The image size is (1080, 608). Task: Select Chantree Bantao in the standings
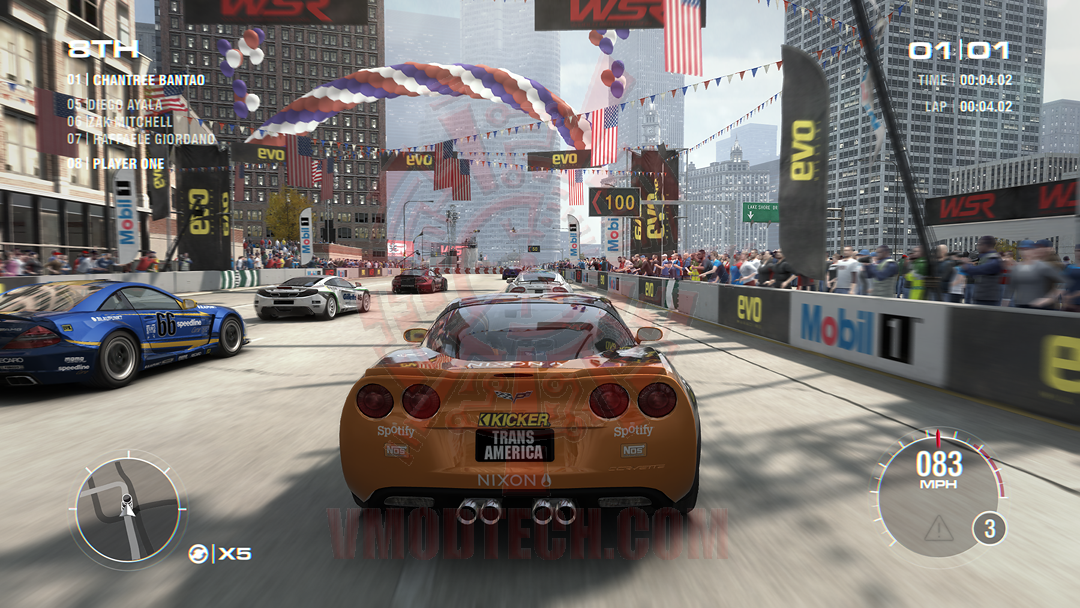136,80
